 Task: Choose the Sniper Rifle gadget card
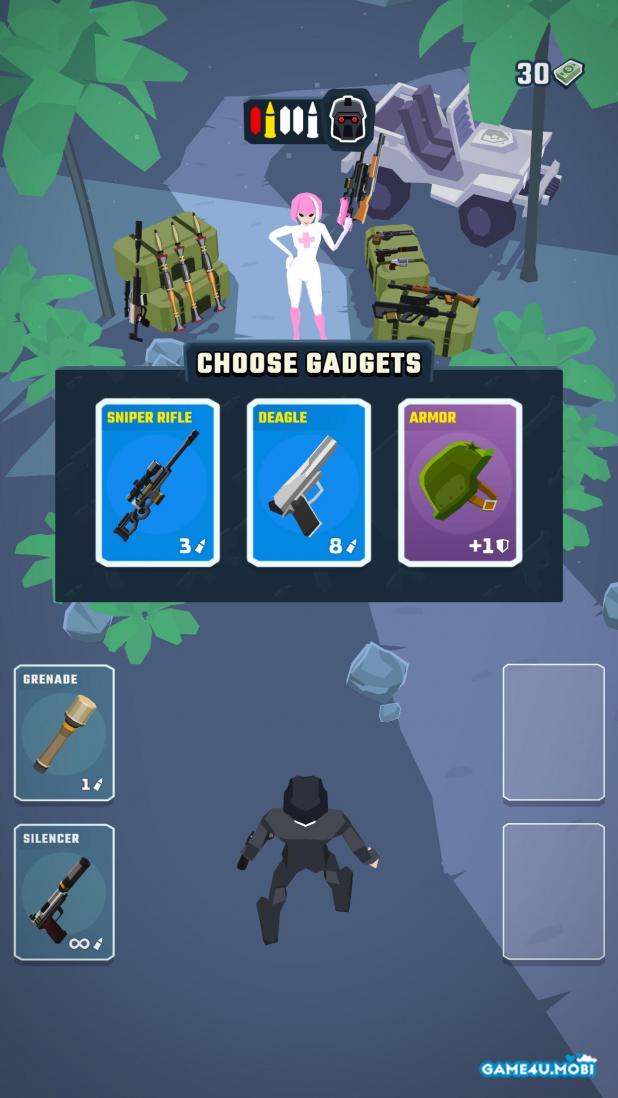click(x=158, y=483)
